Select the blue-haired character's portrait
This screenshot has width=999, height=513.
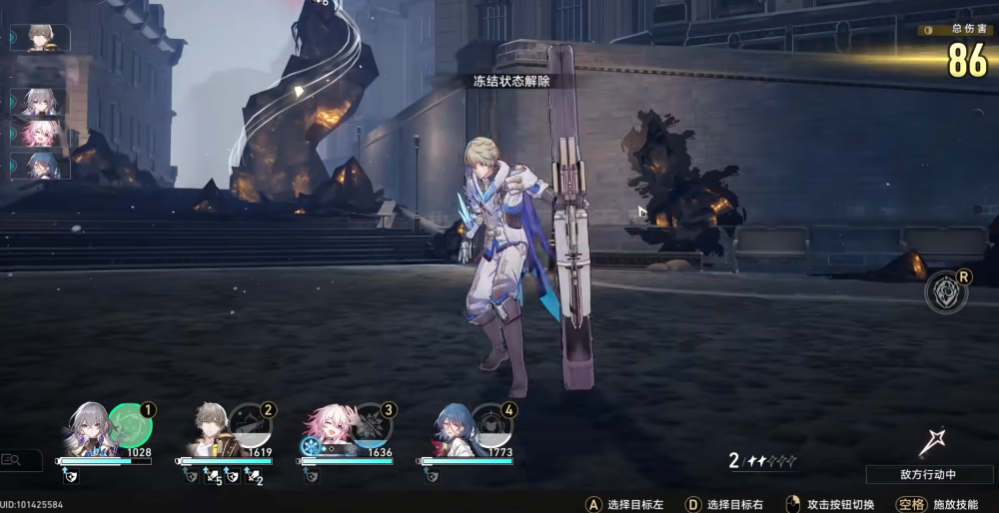pyautogui.click(x=452, y=428)
